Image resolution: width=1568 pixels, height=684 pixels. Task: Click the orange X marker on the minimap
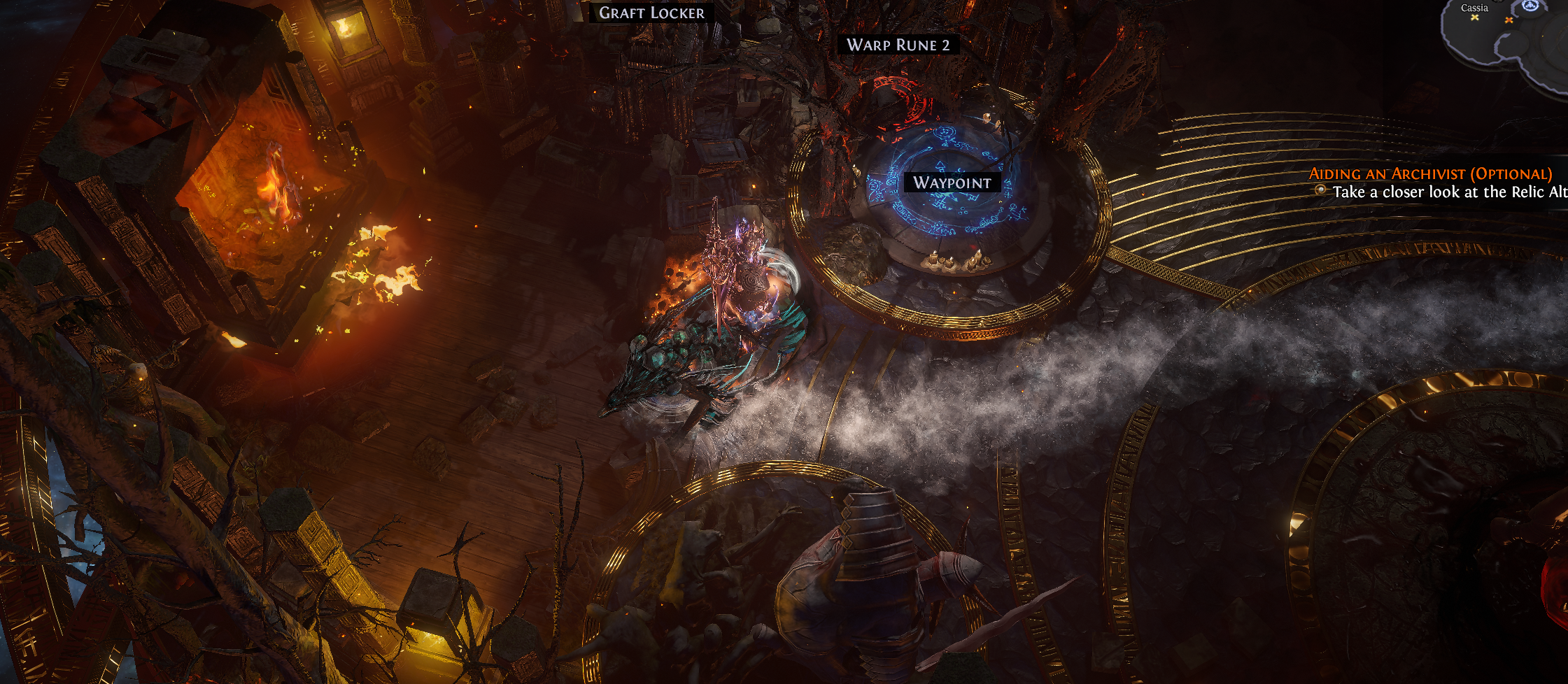tap(1509, 20)
